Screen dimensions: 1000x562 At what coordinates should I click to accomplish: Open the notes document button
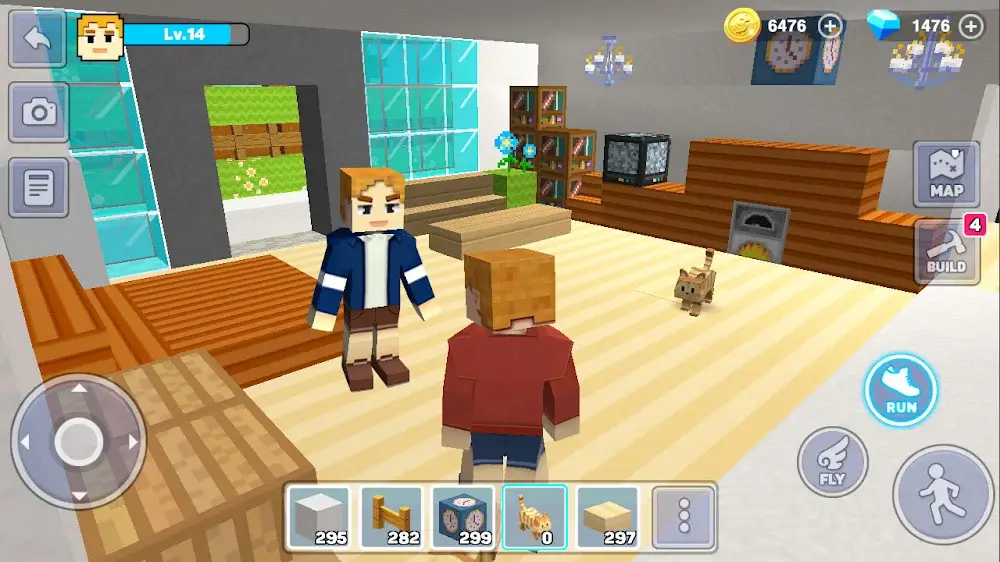38,187
